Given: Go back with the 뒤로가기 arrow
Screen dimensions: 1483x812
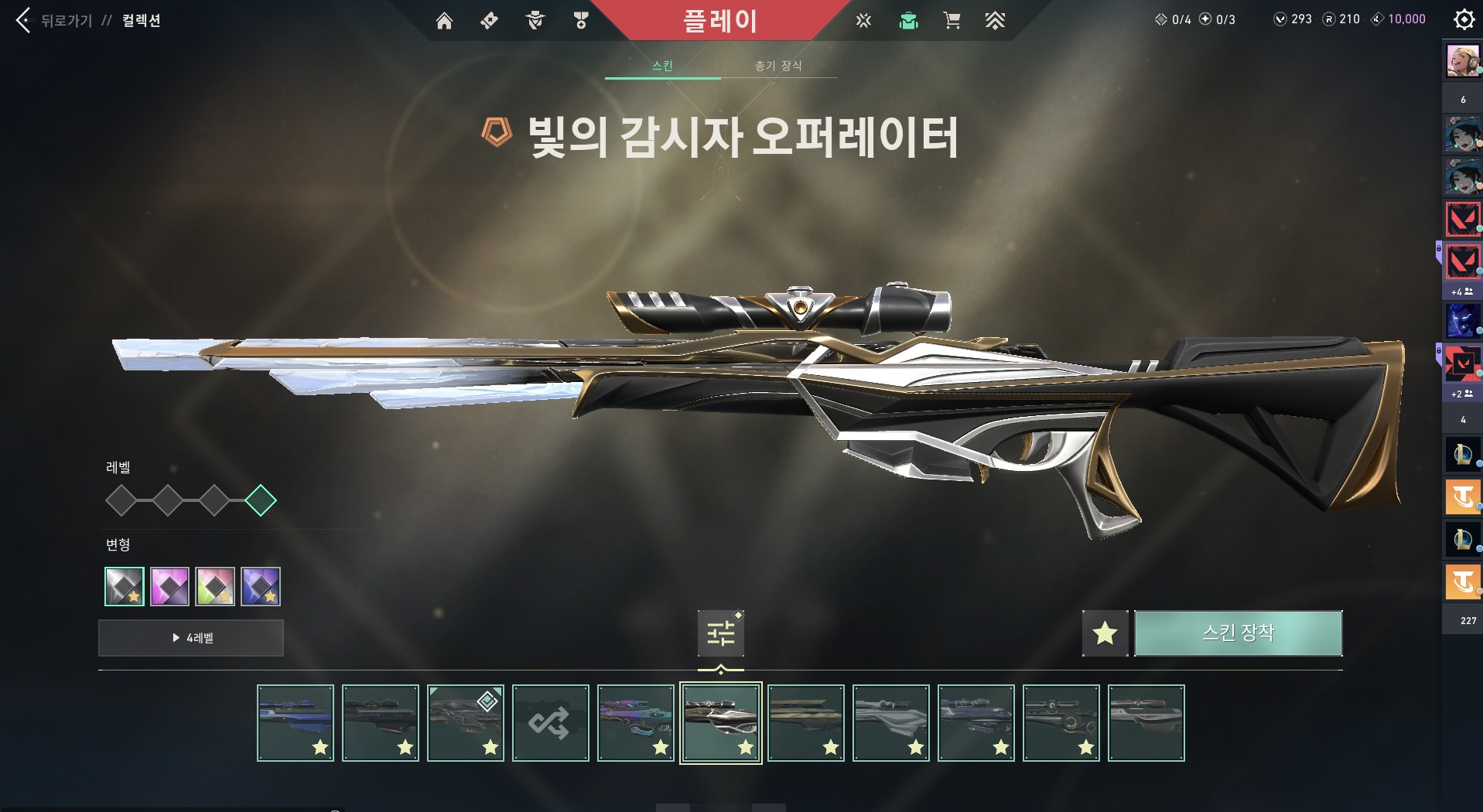Looking at the screenshot, I should click(24, 20).
